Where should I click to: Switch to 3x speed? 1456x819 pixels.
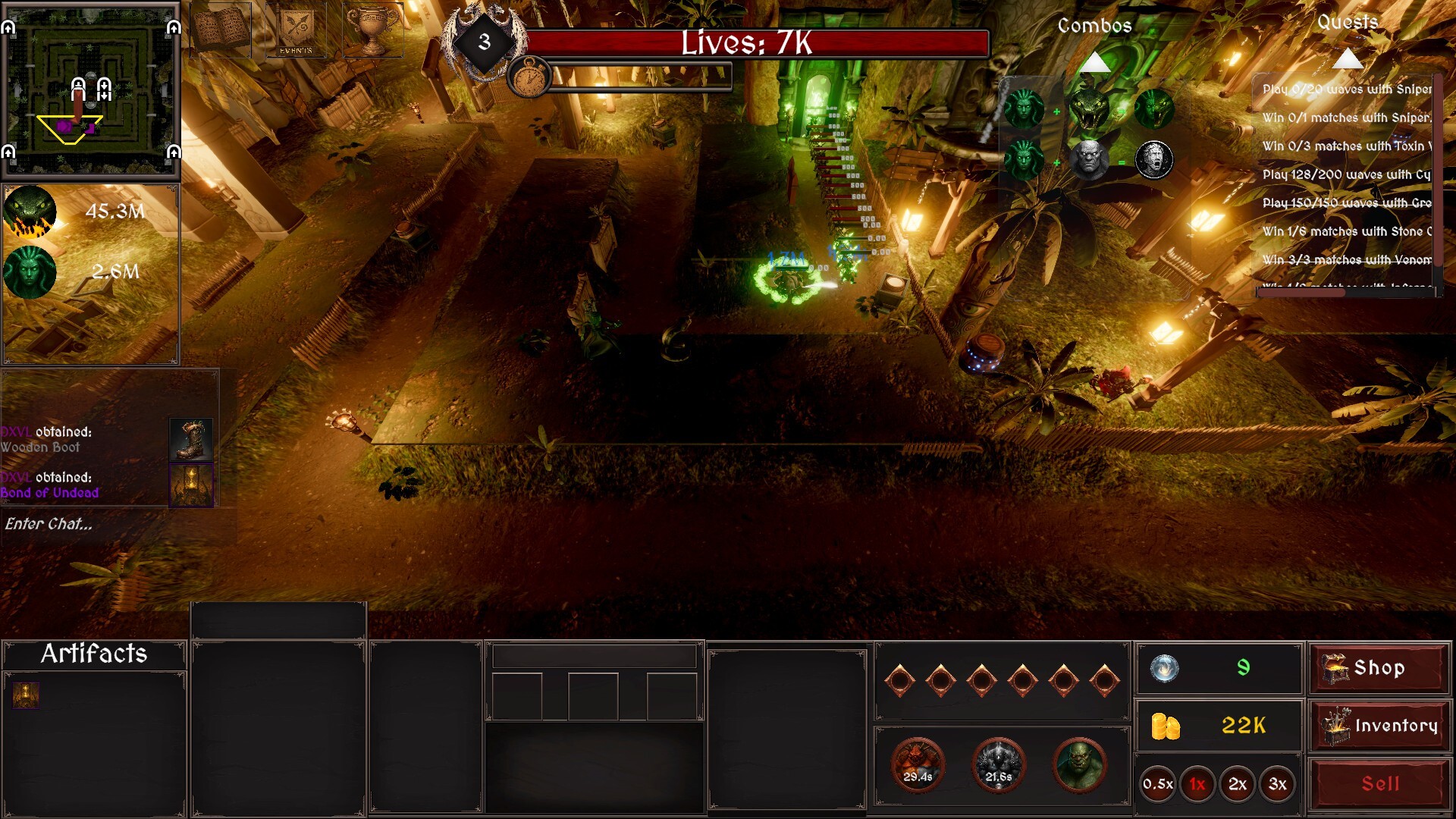coord(1279,785)
